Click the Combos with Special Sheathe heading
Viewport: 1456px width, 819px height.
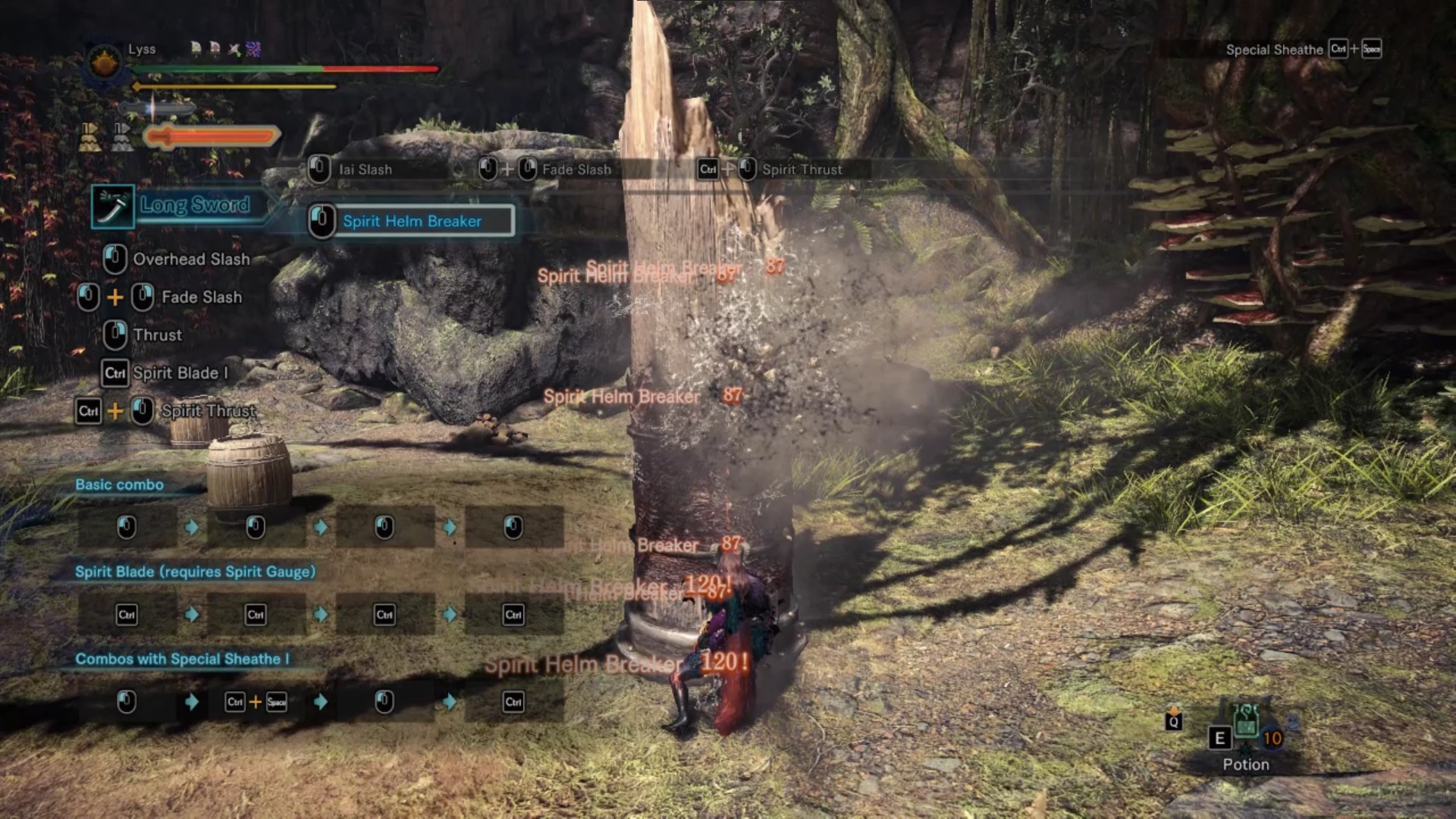182,659
